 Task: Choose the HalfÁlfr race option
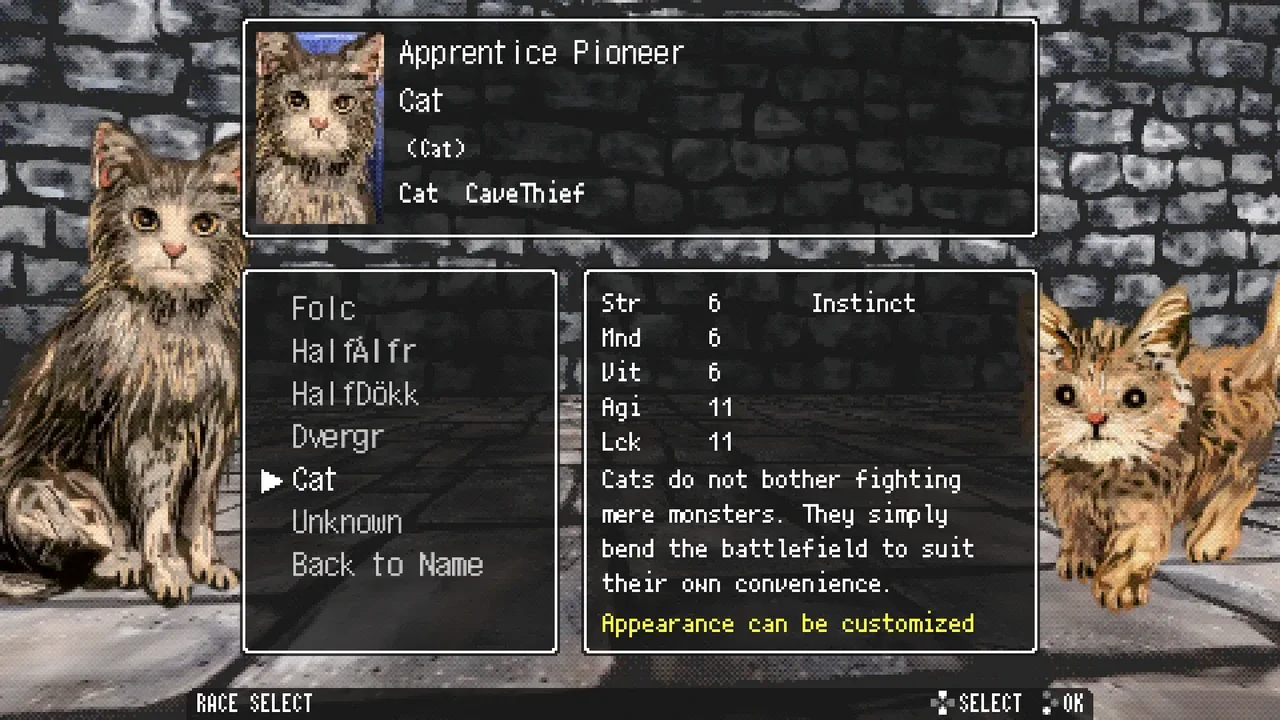(353, 352)
